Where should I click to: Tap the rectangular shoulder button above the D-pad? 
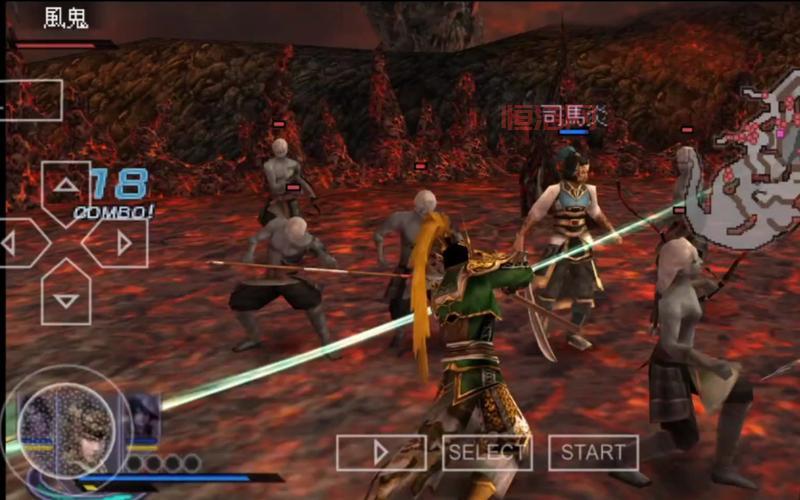pos(30,100)
